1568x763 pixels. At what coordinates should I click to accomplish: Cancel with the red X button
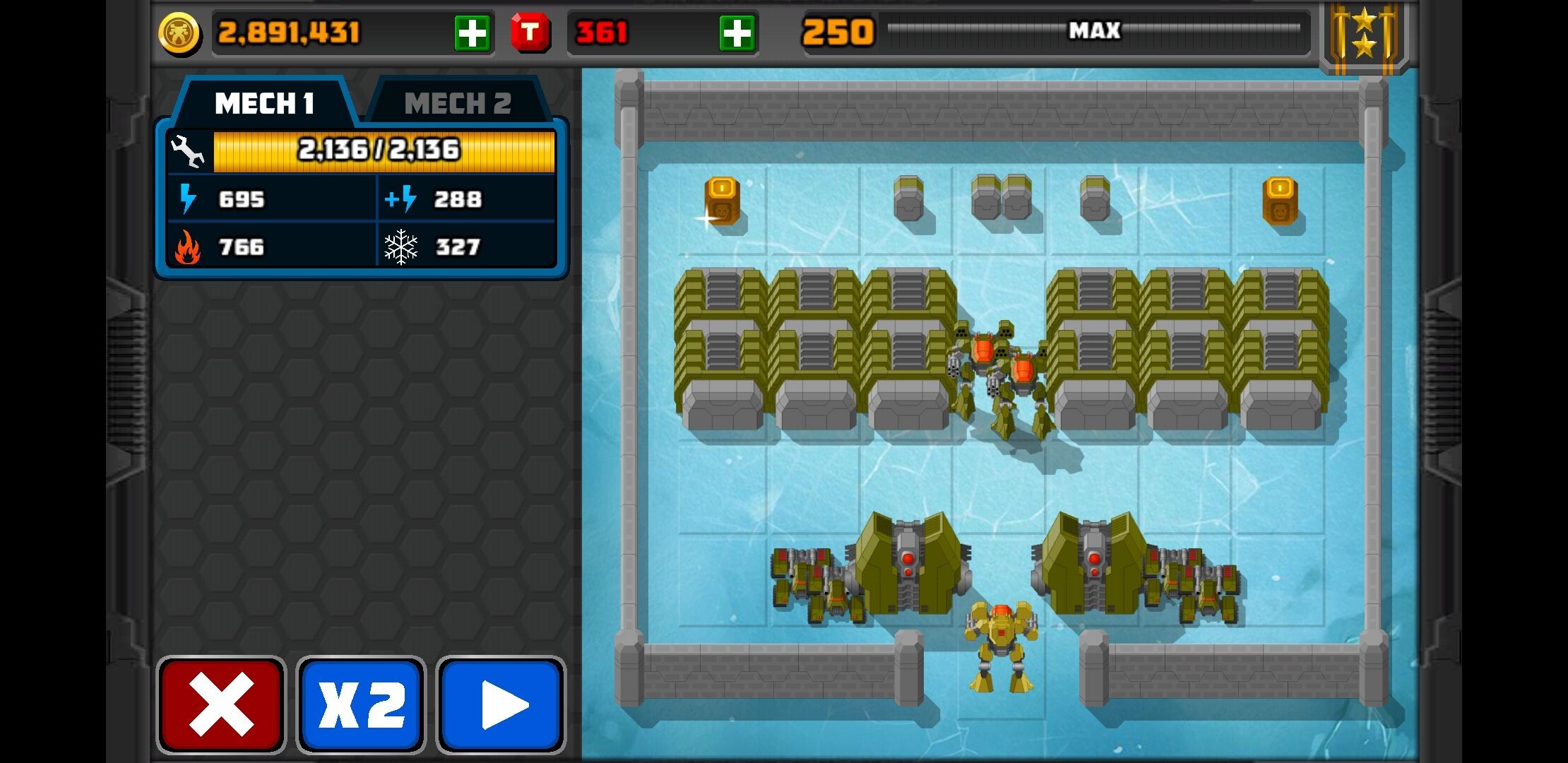221,704
